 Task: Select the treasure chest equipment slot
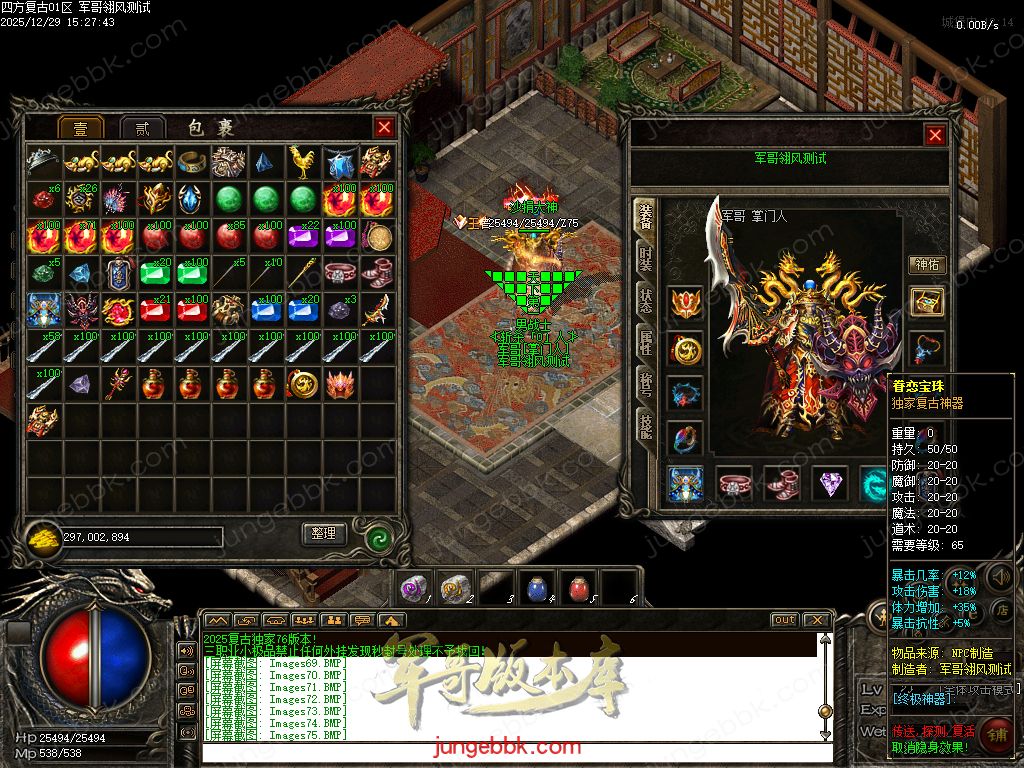(927, 302)
